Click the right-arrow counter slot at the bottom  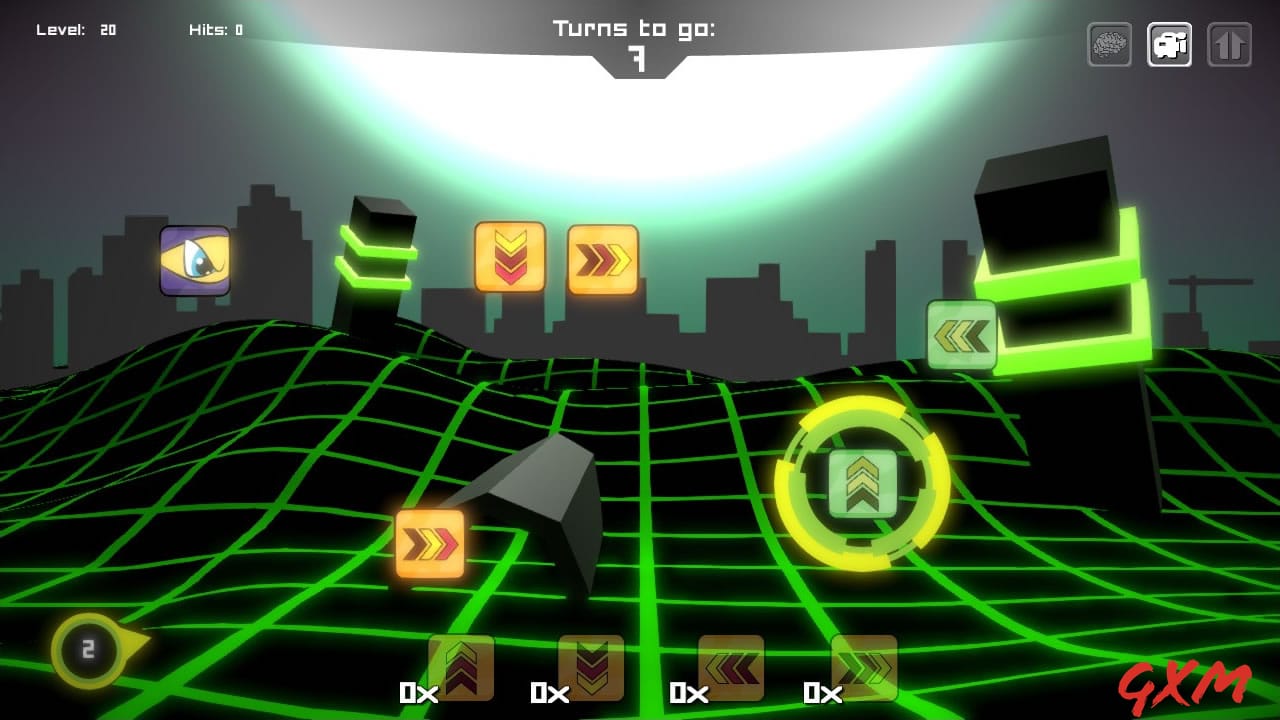click(x=862, y=665)
